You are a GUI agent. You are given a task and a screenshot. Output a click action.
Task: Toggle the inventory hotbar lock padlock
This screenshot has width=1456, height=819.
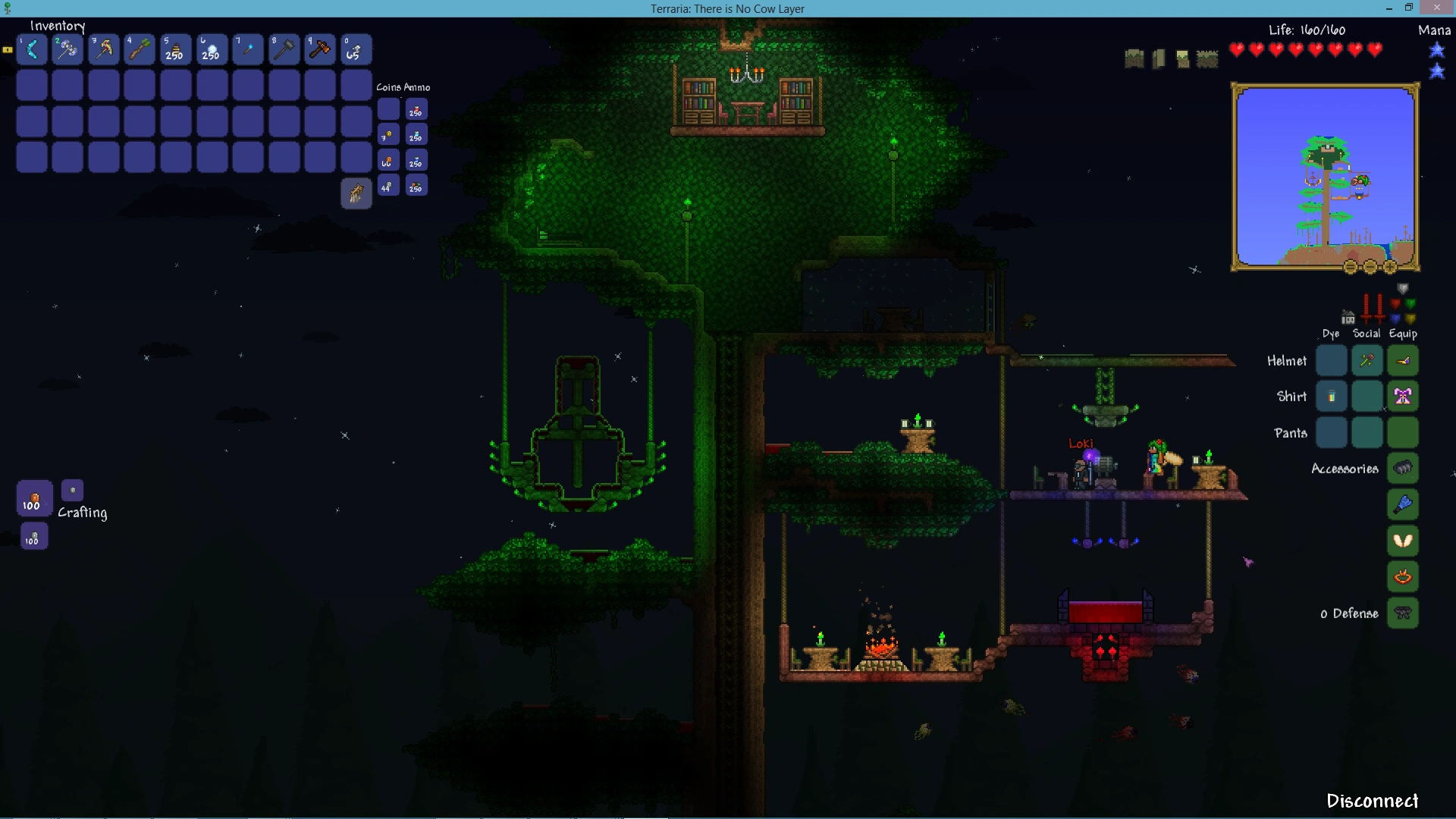pos(7,49)
